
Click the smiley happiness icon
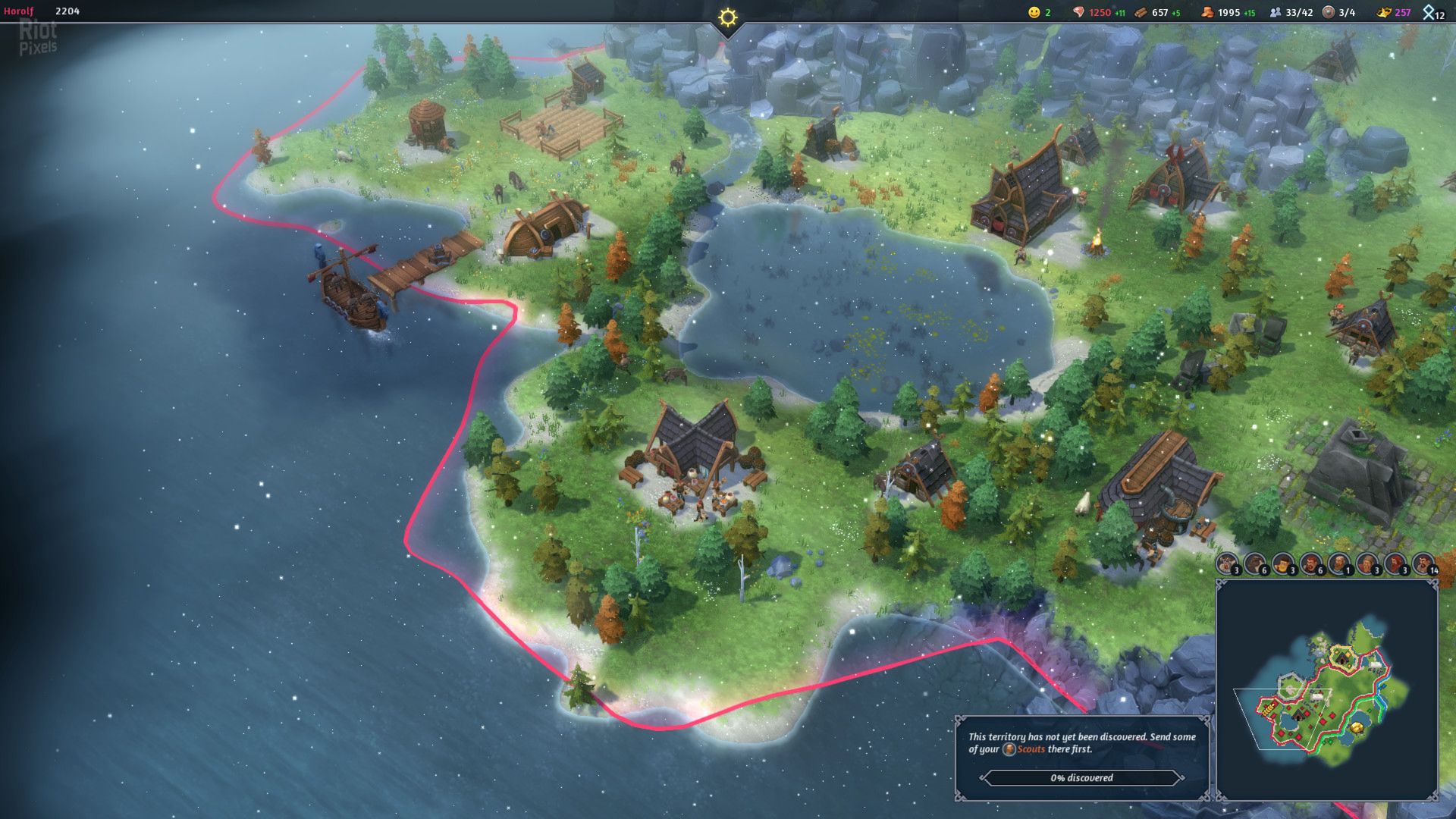[1034, 12]
